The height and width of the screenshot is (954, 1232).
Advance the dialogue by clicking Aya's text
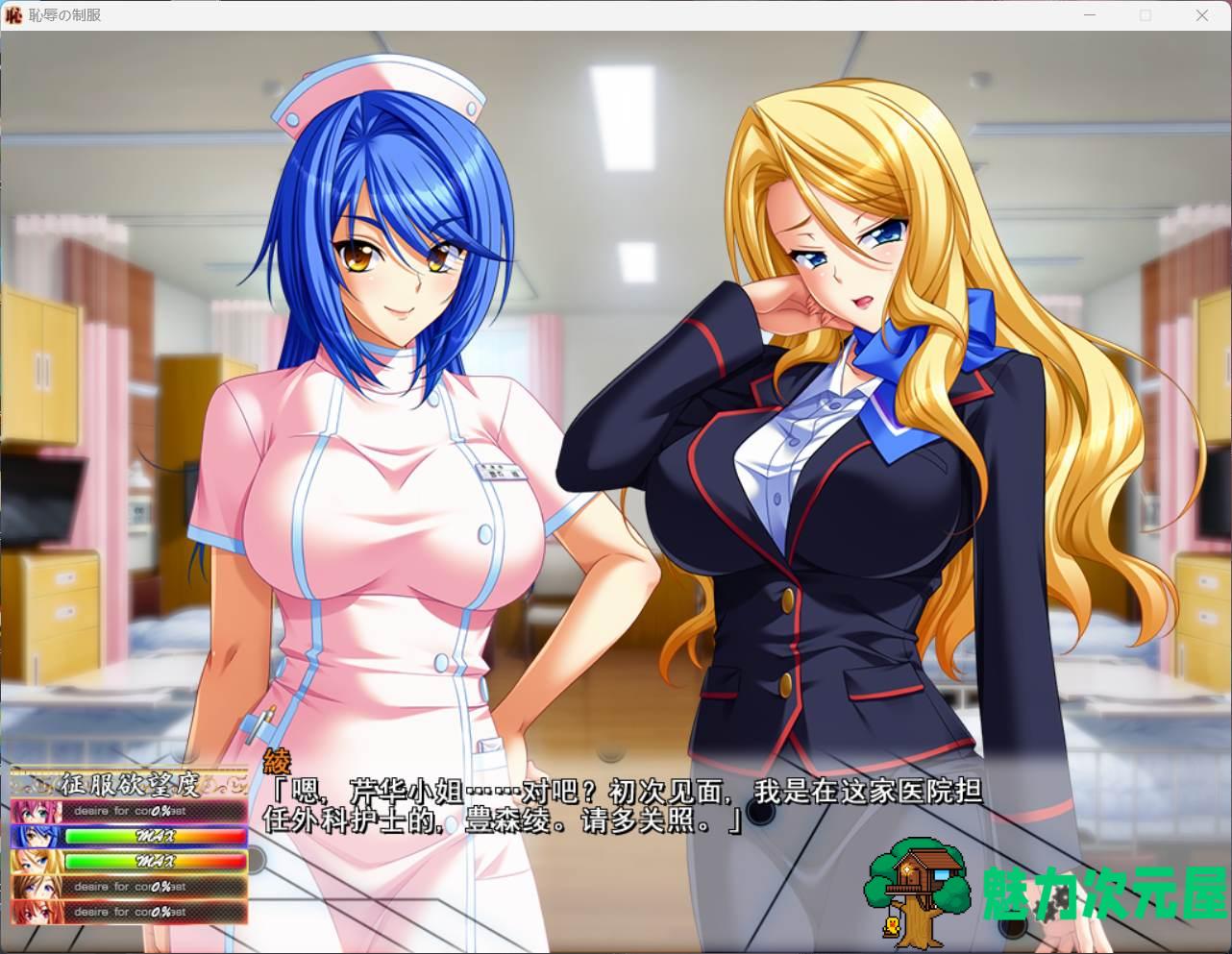point(623,805)
